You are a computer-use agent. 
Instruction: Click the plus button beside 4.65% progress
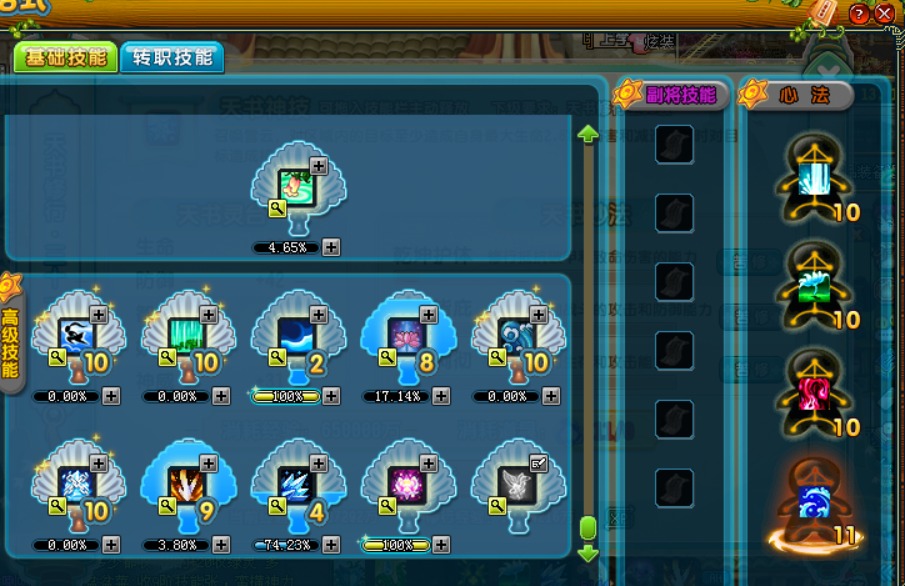click(x=331, y=247)
